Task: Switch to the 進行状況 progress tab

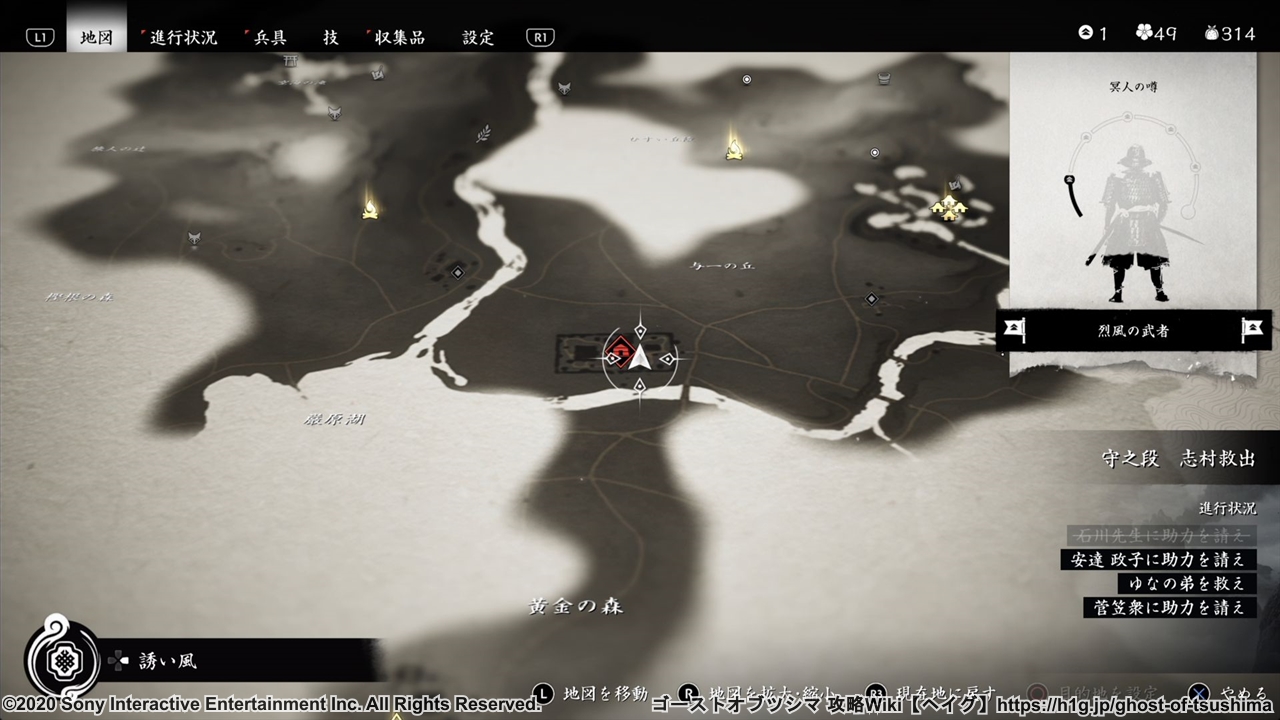Action: tap(183, 37)
